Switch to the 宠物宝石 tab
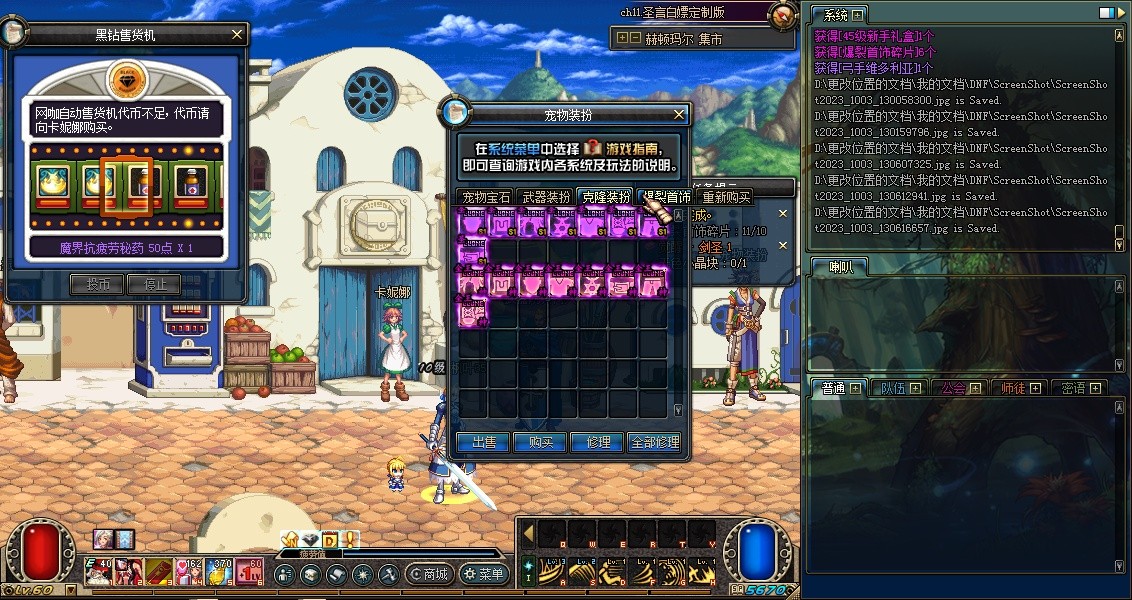Viewport: 1132px width, 600px height. click(485, 197)
